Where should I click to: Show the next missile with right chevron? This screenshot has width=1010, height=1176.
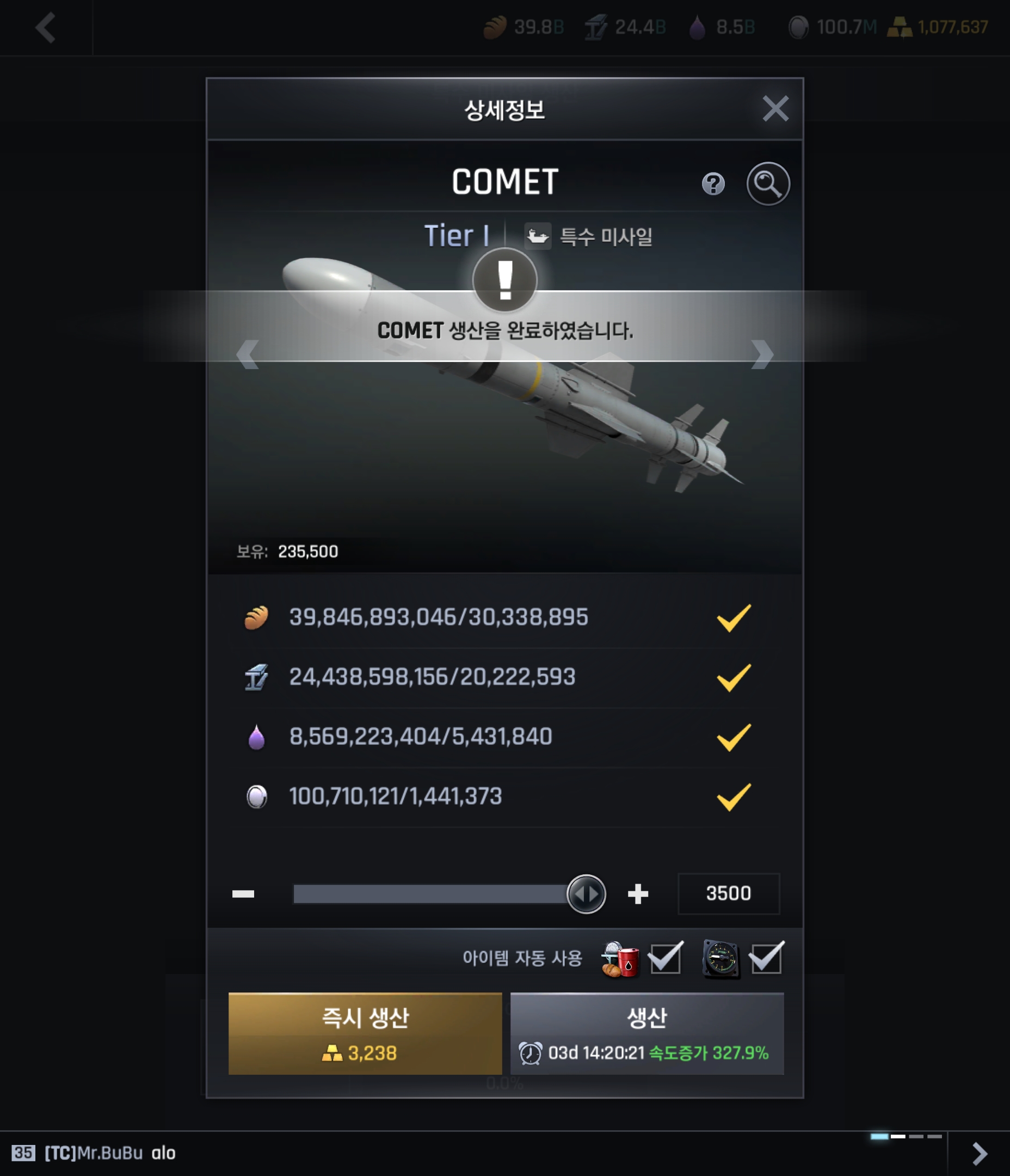762,355
